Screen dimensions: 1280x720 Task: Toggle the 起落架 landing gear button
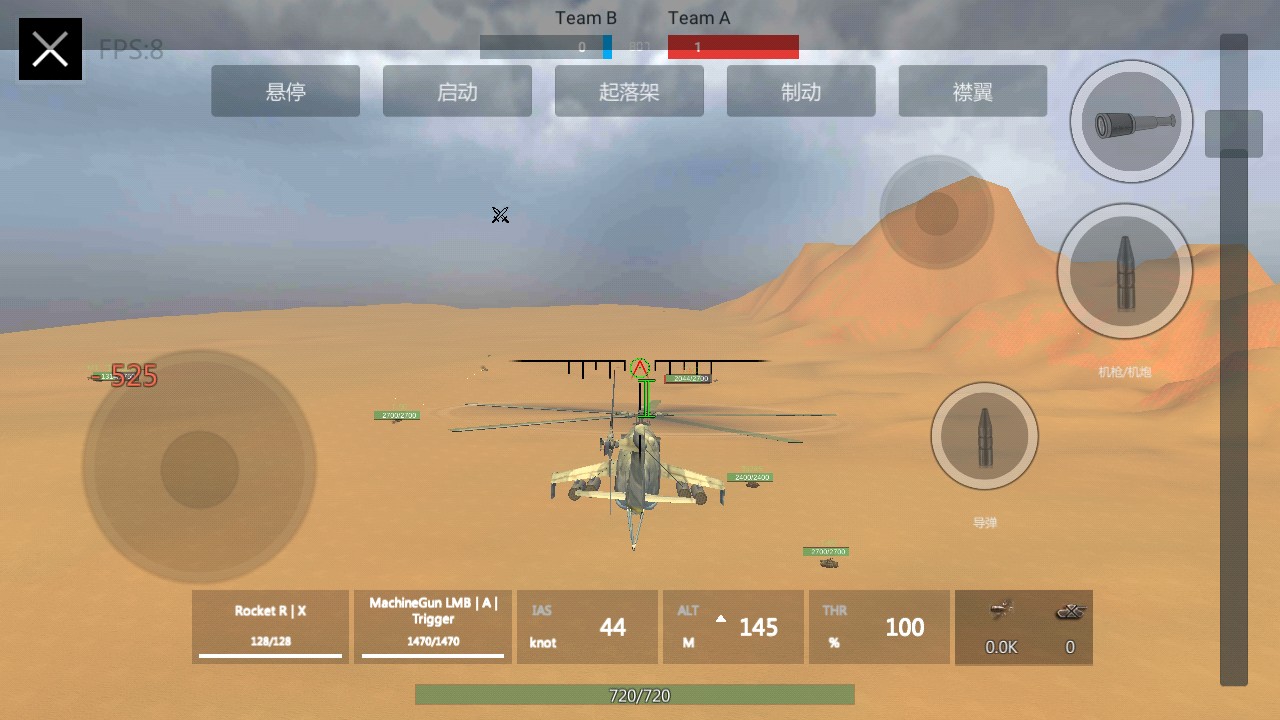[629, 92]
